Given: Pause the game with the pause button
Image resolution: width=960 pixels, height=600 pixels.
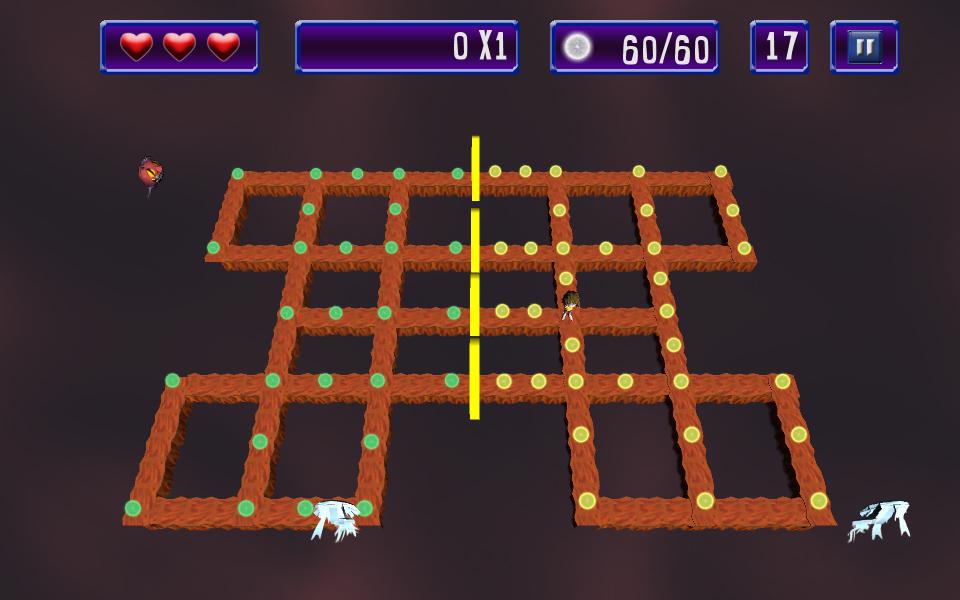Looking at the screenshot, I should pyautogui.click(x=864, y=47).
